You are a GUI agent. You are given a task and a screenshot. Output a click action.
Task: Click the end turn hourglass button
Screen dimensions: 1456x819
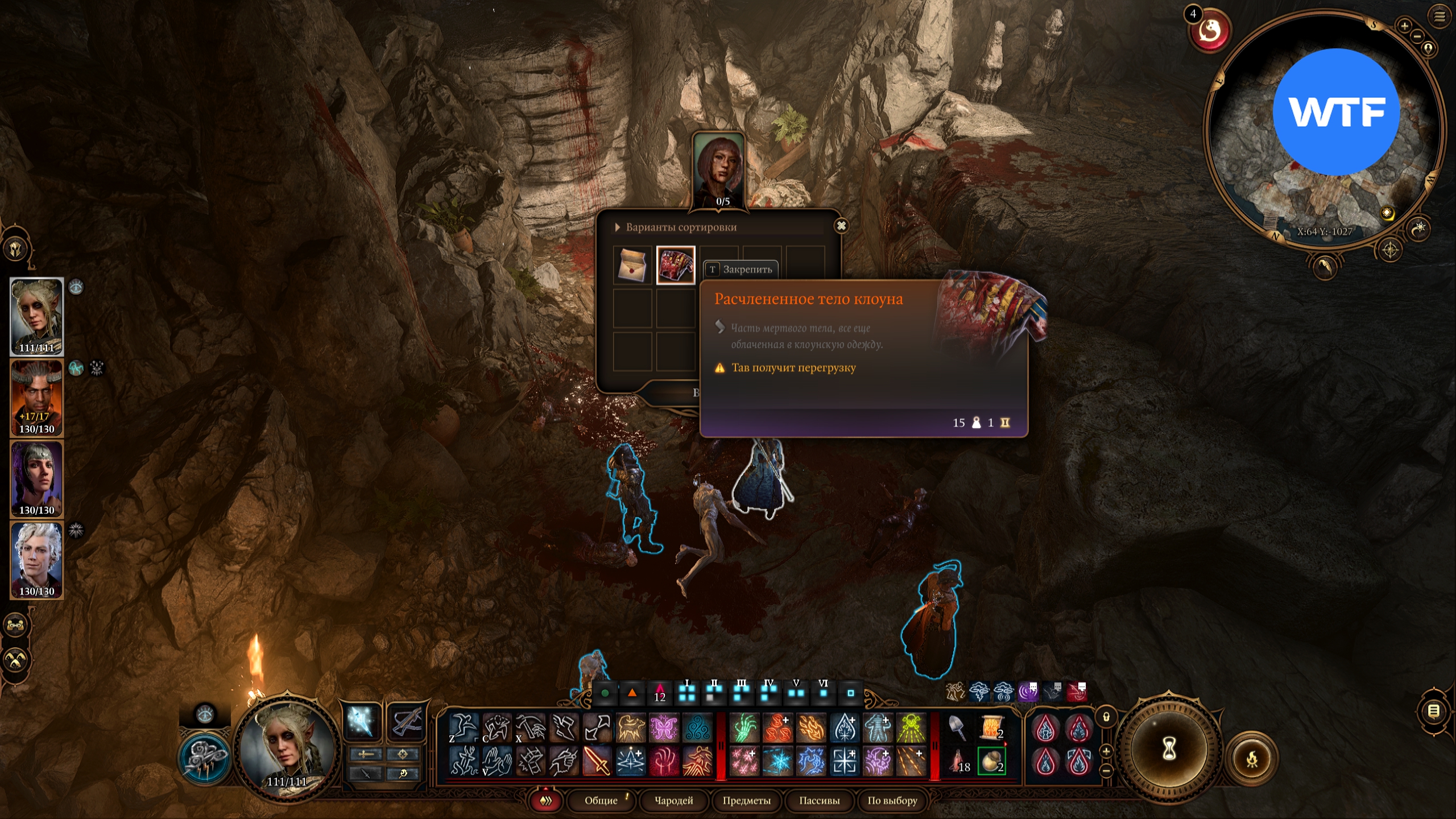coord(1169,749)
